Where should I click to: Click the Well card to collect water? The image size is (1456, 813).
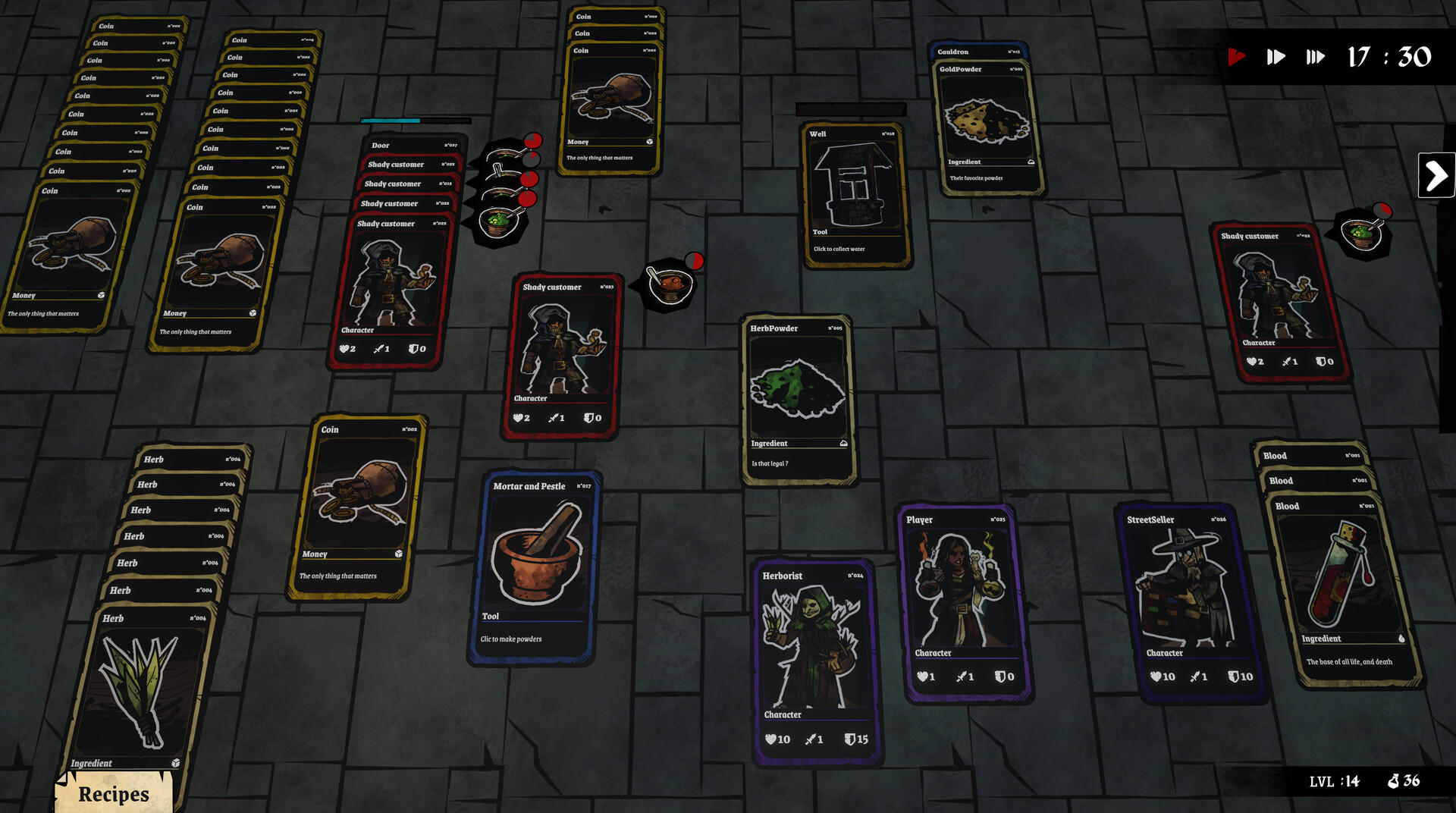pos(853,186)
